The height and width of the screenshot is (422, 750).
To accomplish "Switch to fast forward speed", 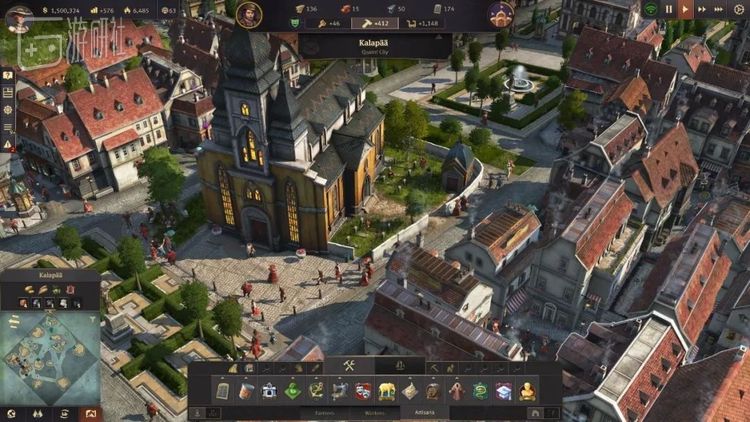I will [x=701, y=9].
